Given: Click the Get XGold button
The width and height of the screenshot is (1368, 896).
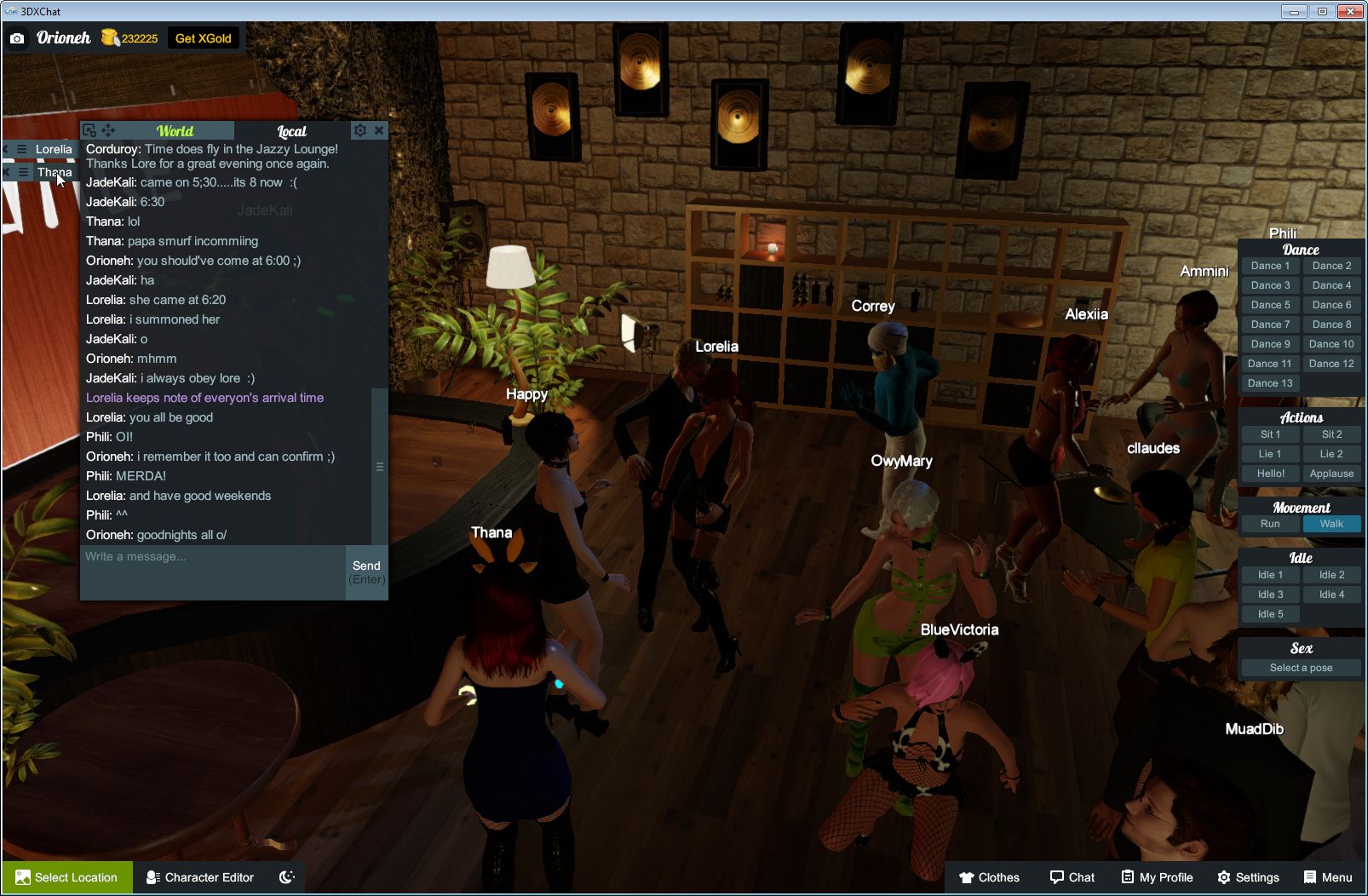Looking at the screenshot, I should click(x=204, y=37).
